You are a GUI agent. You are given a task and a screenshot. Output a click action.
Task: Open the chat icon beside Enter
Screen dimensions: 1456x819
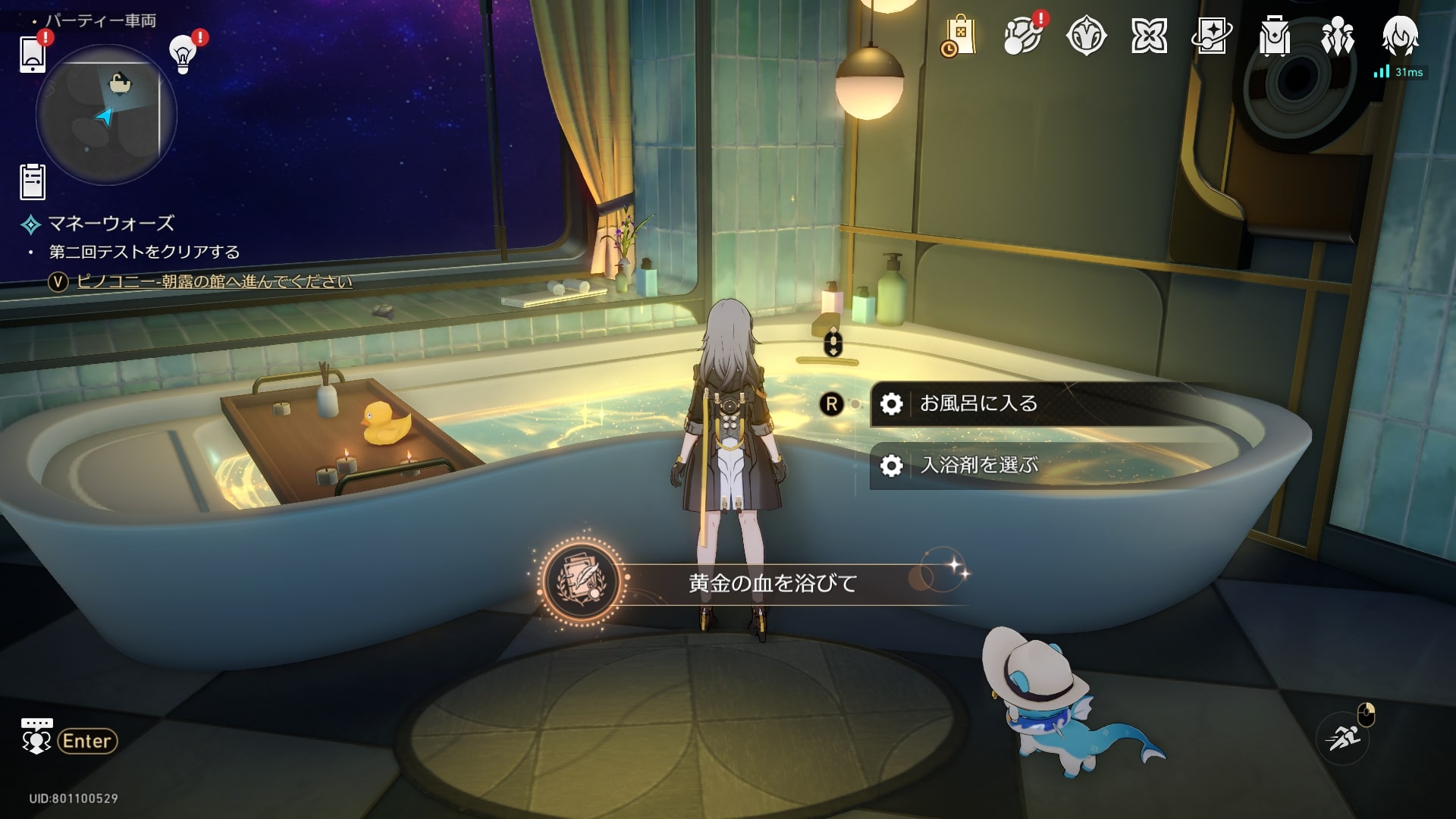(36, 737)
